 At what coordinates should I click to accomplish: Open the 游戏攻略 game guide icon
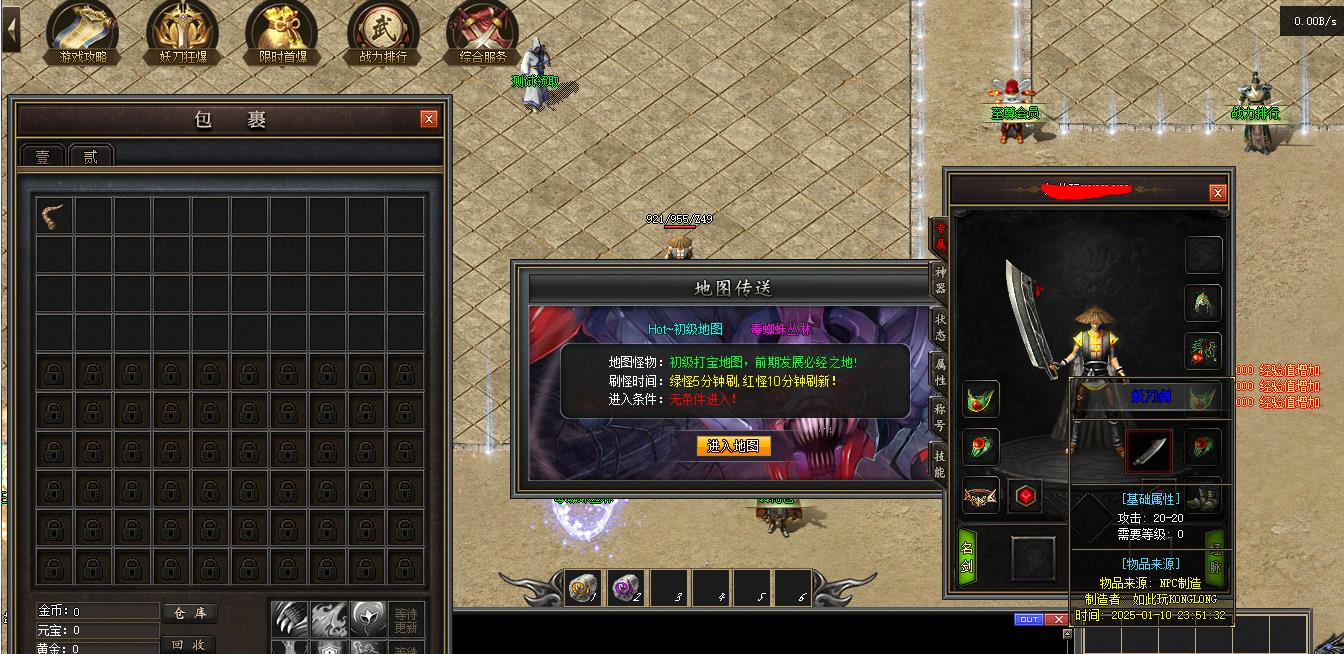pos(83,30)
